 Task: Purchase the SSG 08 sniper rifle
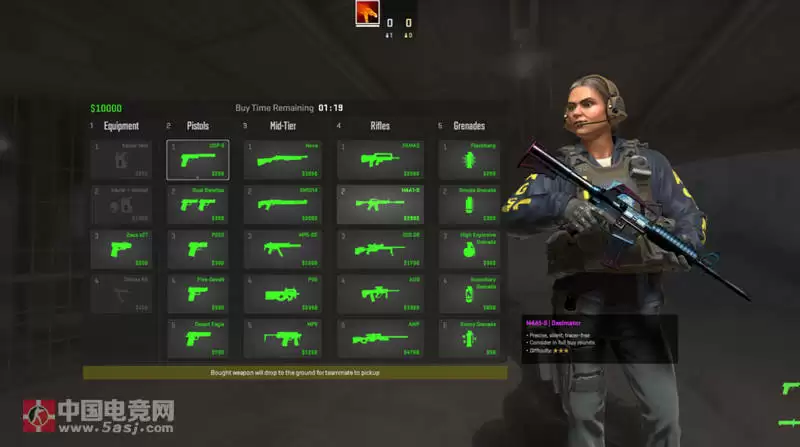(380, 249)
